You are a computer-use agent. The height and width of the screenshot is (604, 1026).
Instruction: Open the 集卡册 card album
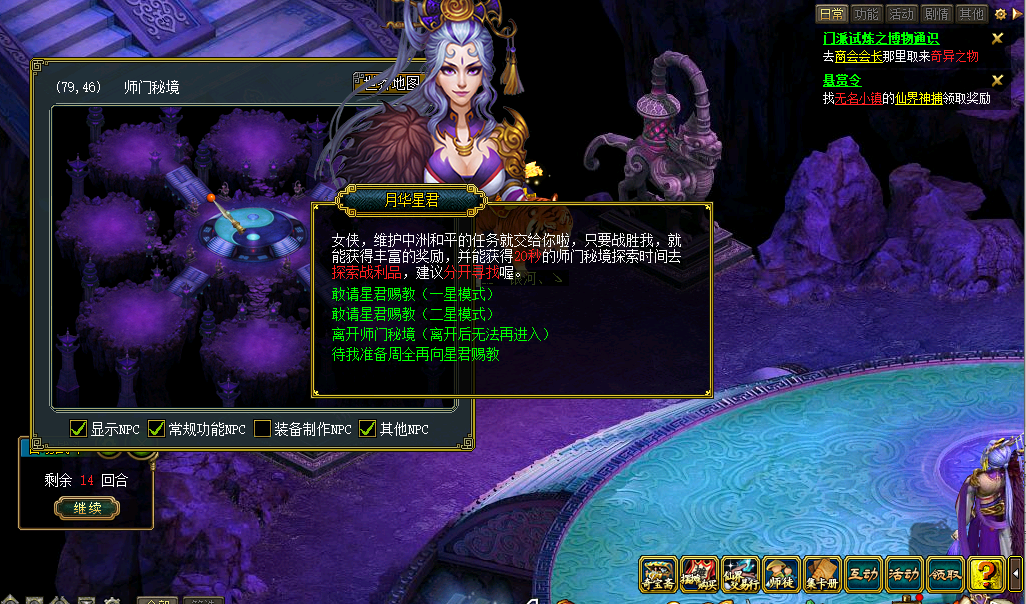(x=823, y=575)
